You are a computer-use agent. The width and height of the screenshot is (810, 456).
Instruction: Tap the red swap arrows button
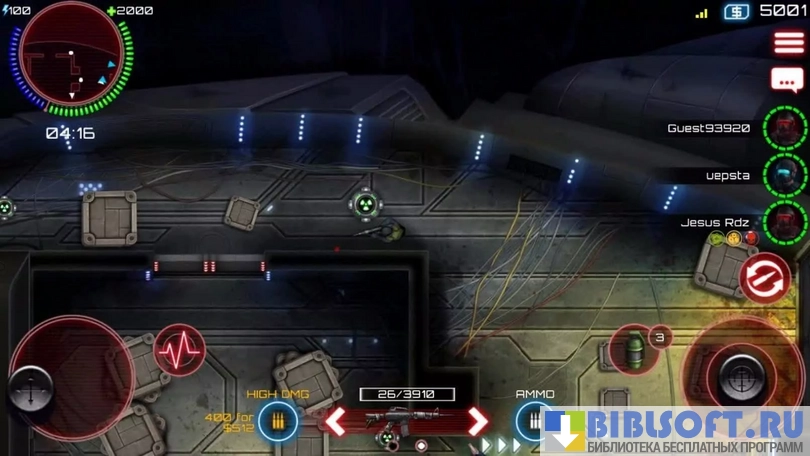[x=766, y=277]
